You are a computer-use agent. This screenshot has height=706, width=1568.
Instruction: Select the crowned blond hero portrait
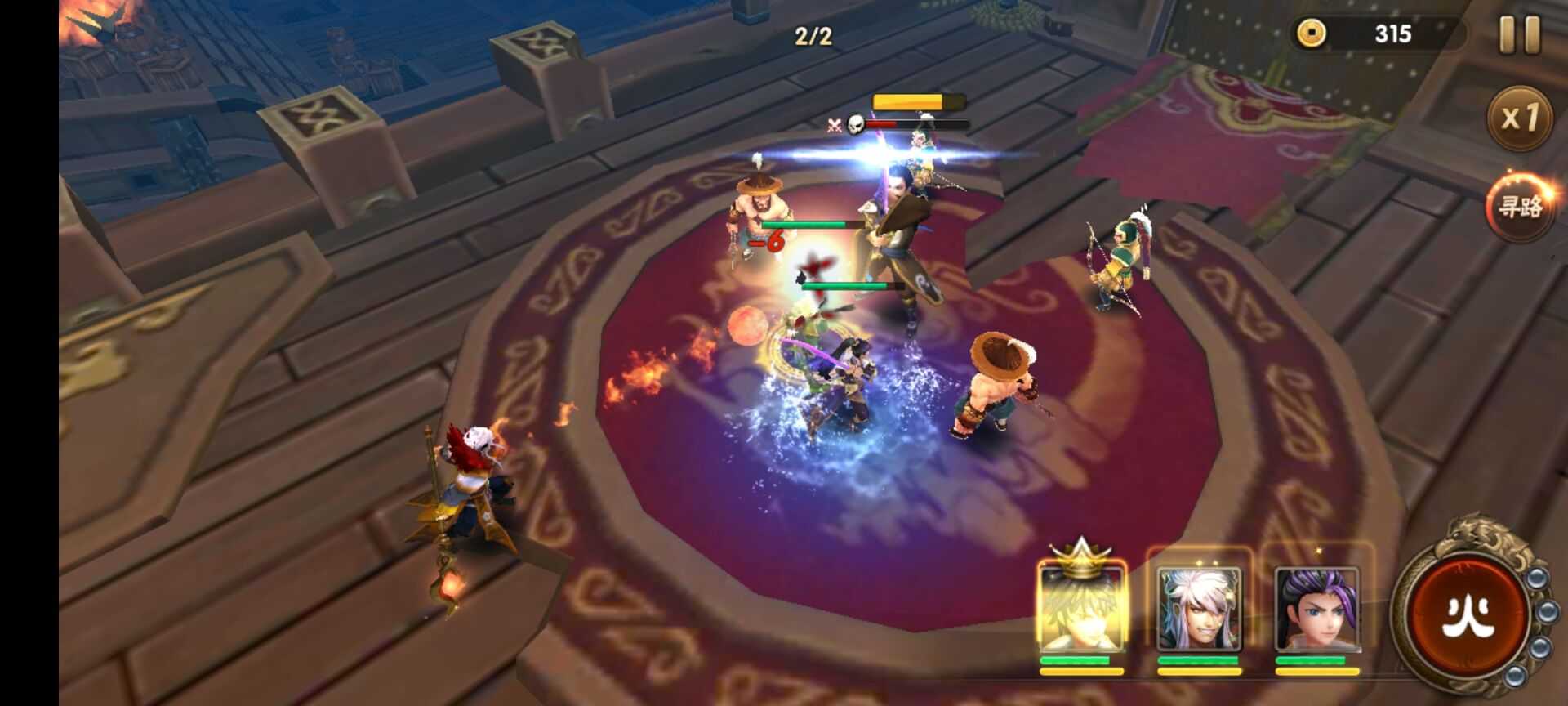click(1081, 609)
